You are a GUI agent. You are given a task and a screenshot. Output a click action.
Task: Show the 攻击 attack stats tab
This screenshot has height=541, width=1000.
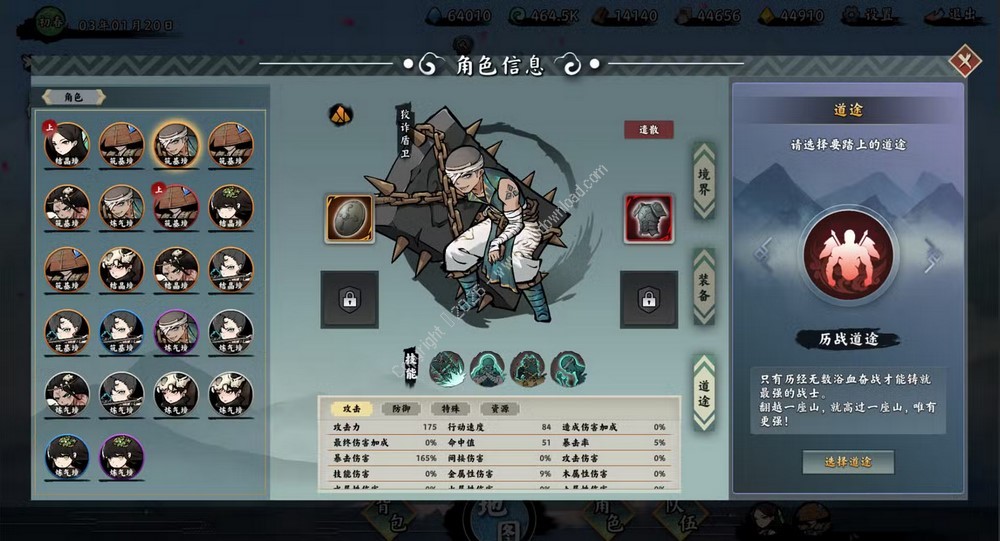click(x=351, y=409)
